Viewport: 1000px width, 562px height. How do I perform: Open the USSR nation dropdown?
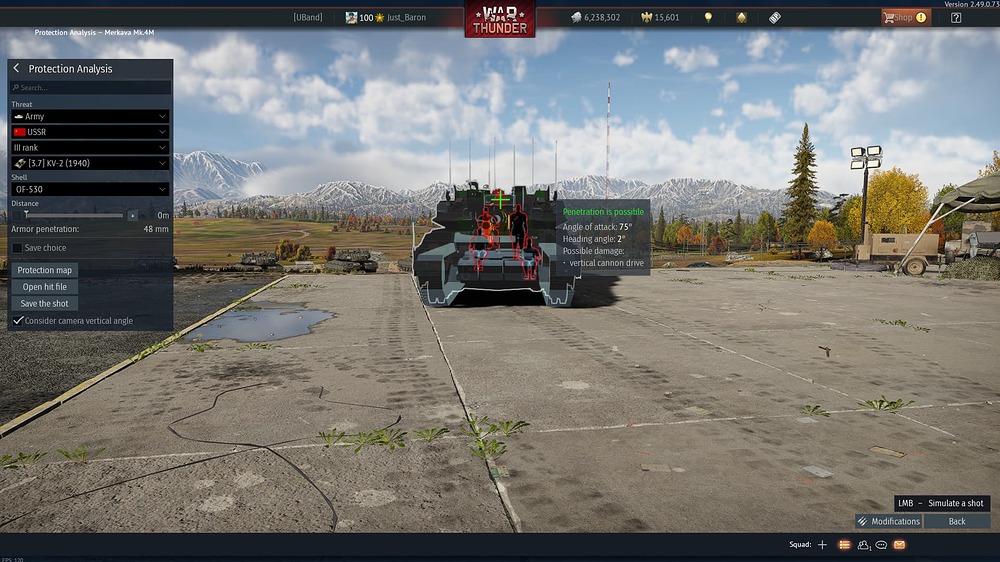(x=90, y=132)
